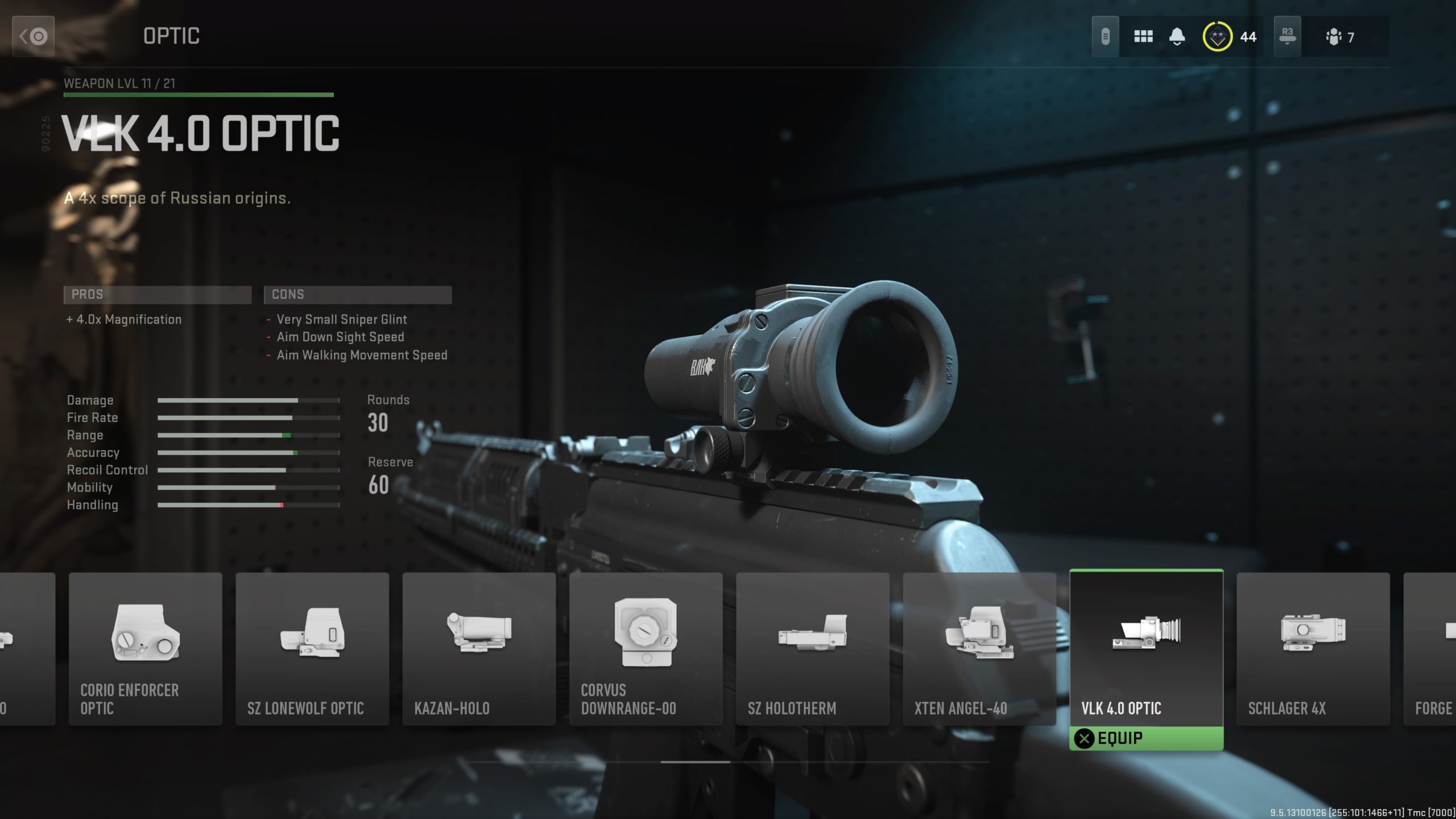Open the player rank emblem showing level 44
Screen dimensions: 1456x819
point(1218,36)
